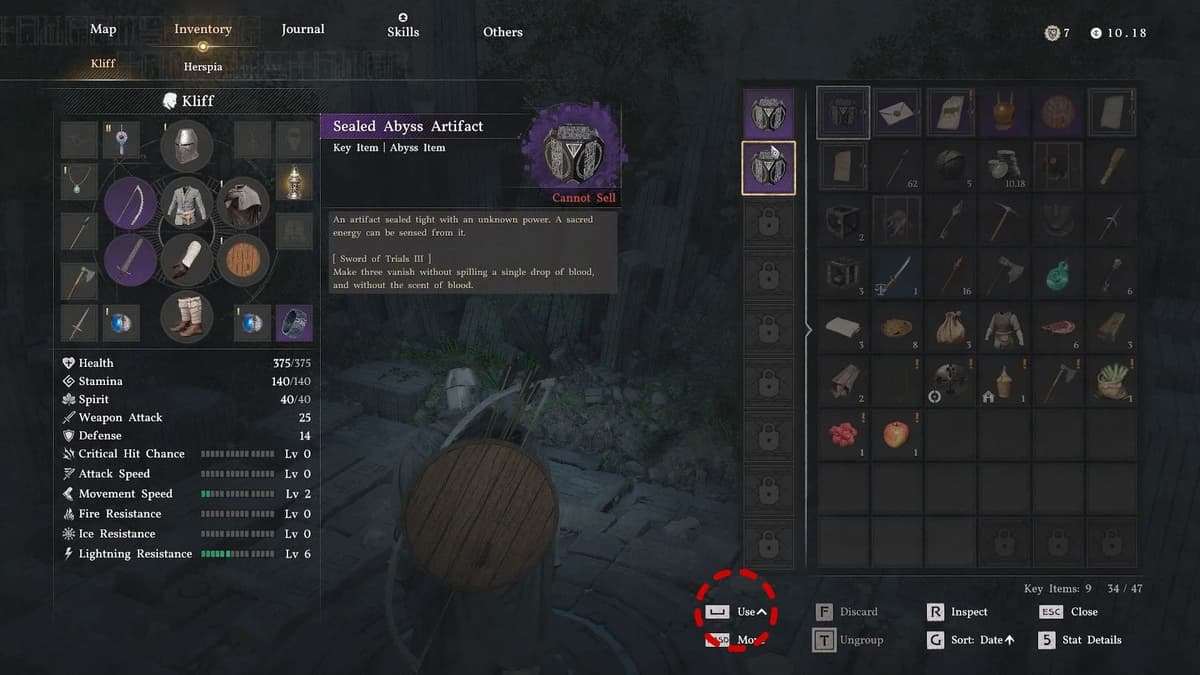Image resolution: width=1200 pixels, height=675 pixels.
Task: Select the equipped bow slot
Action: tap(130, 203)
